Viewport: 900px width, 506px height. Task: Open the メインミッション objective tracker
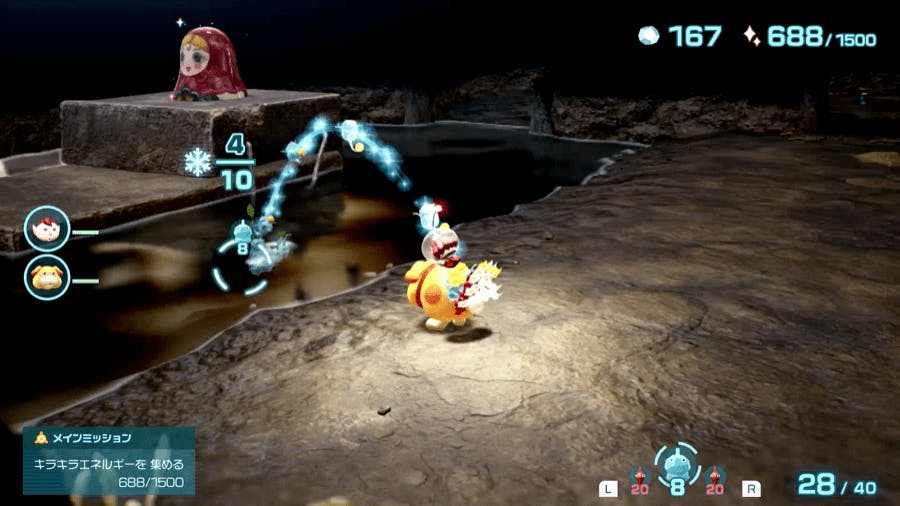point(109,460)
